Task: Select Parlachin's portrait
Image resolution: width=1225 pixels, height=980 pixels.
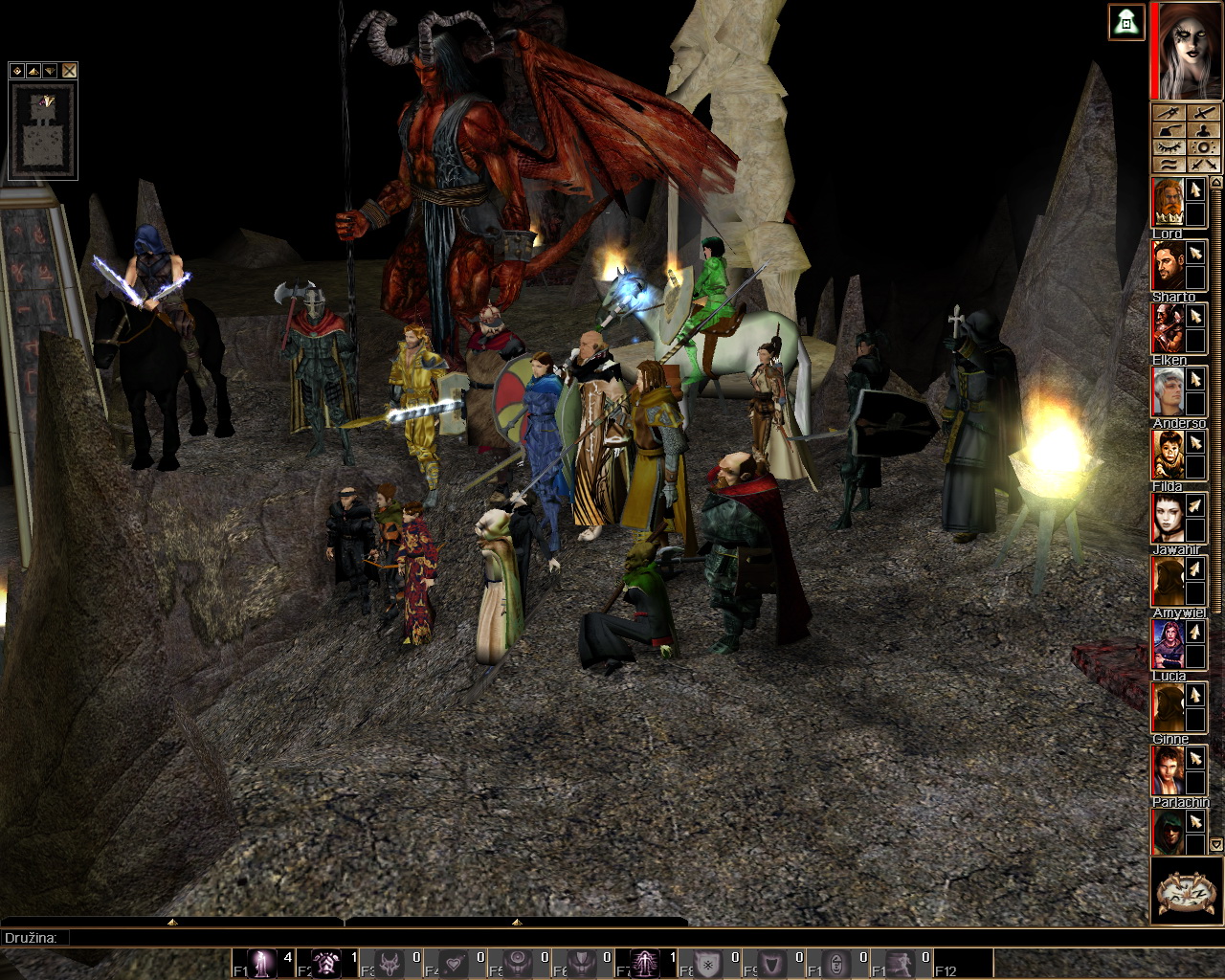Action: [1167, 833]
